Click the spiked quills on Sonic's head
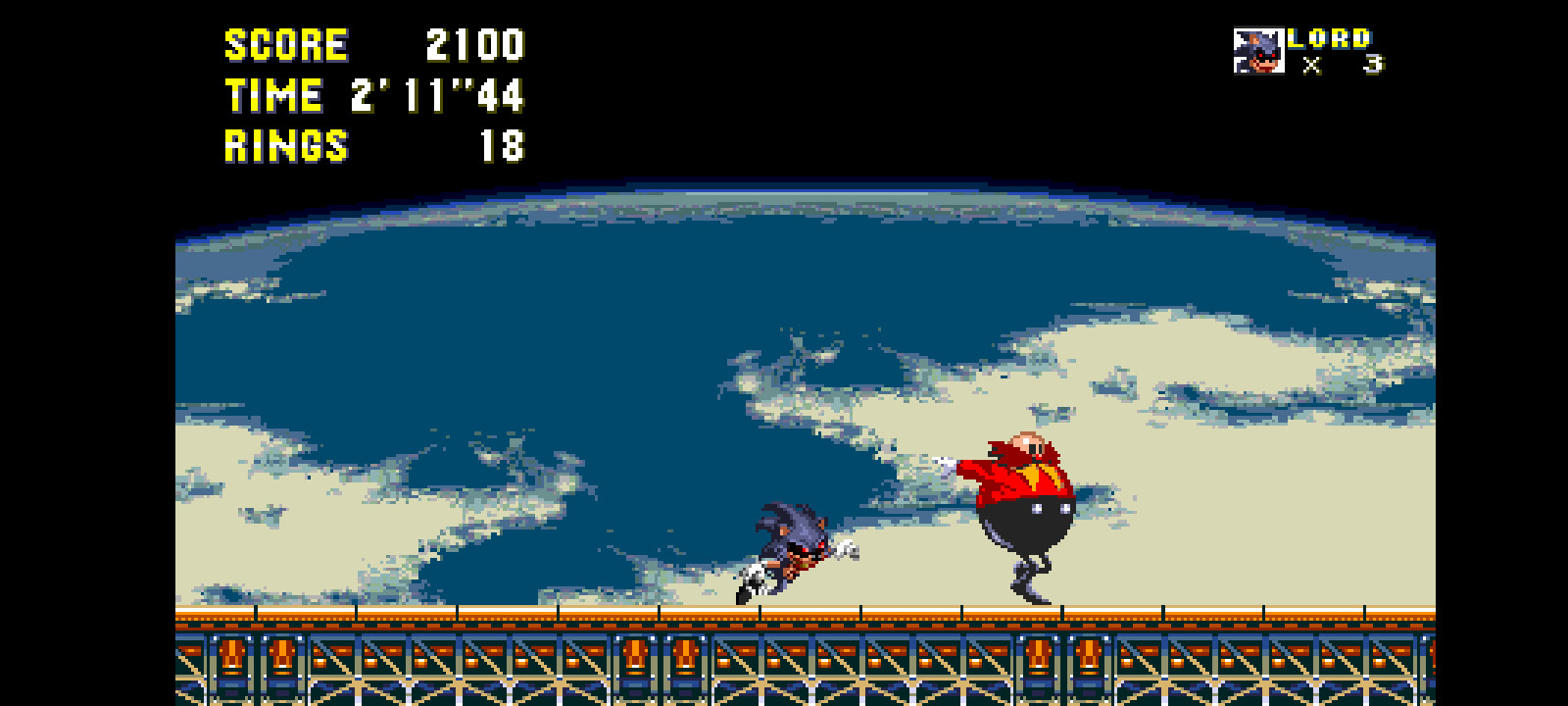This screenshot has width=1568, height=706. pos(774,510)
